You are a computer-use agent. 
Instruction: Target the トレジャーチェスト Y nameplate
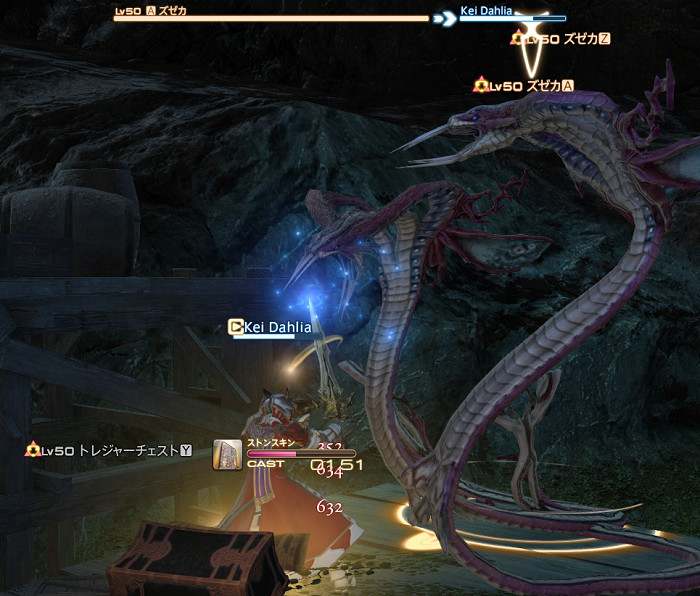coord(108,451)
